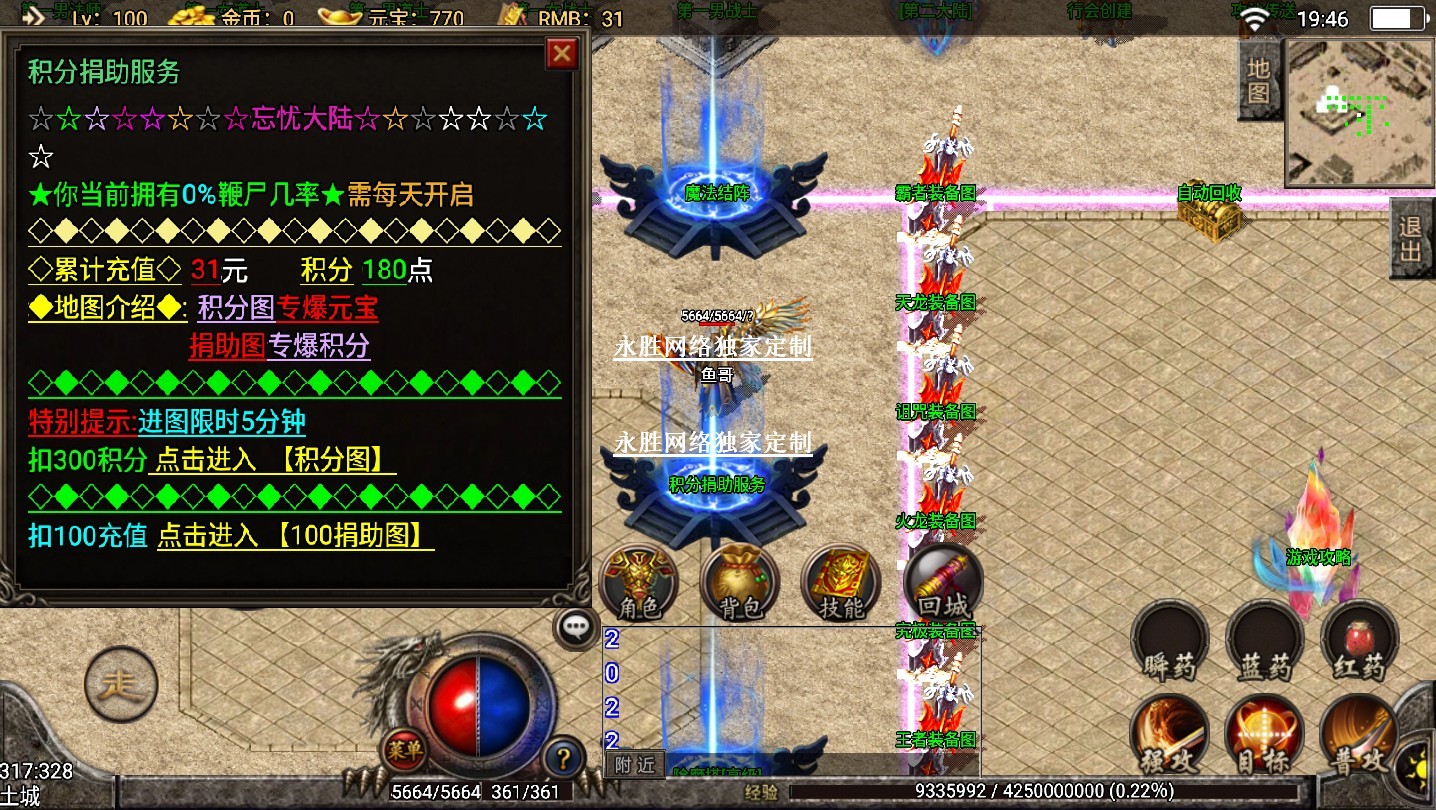Image resolution: width=1436 pixels, height=810 pixels.
Task: Toggle the 走 walk mode button
Action: coord(121,684)
